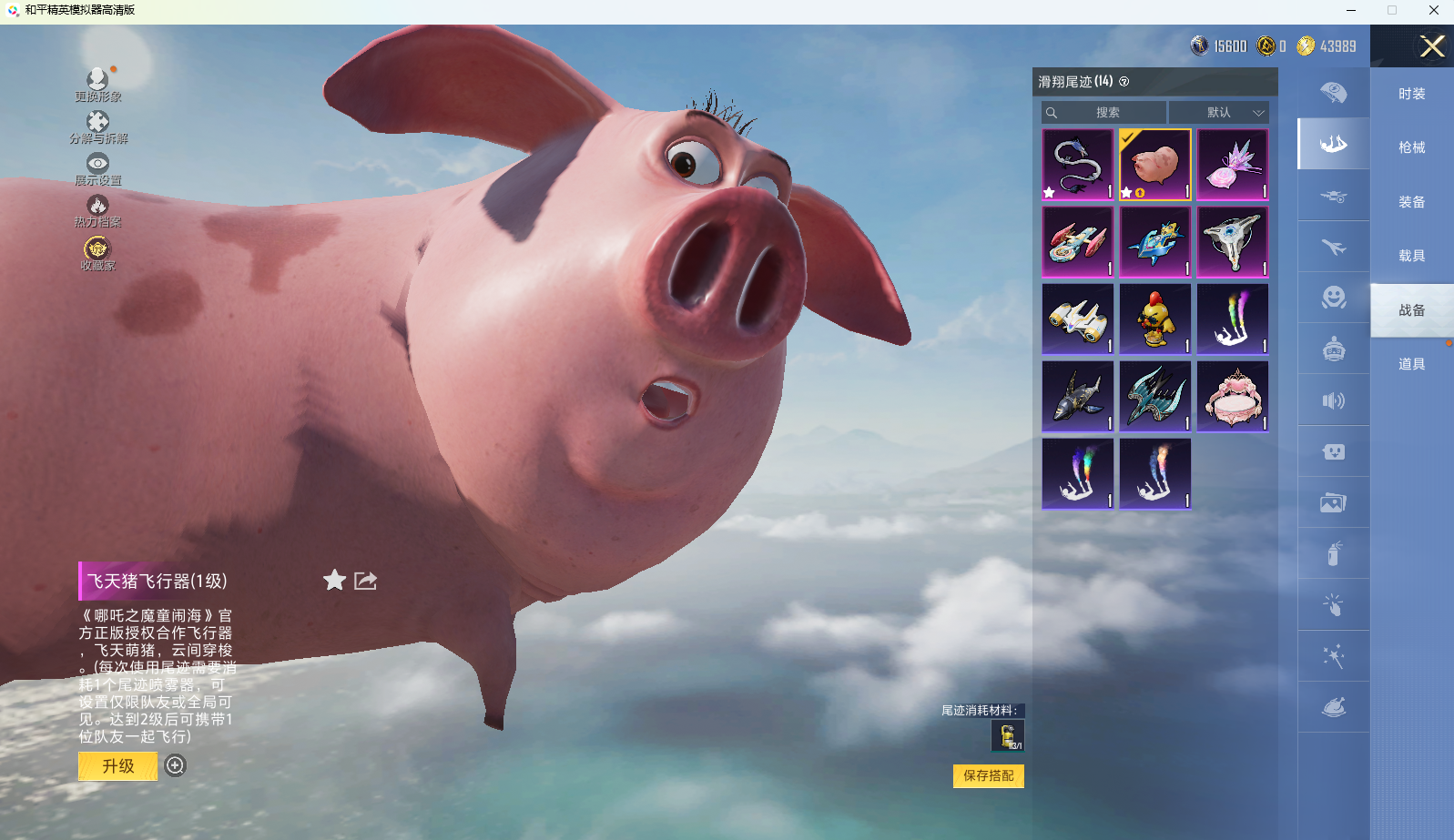Open 展示设置 display settings
This screenshot has width=1454, height=840.
[x=97, y=168]
